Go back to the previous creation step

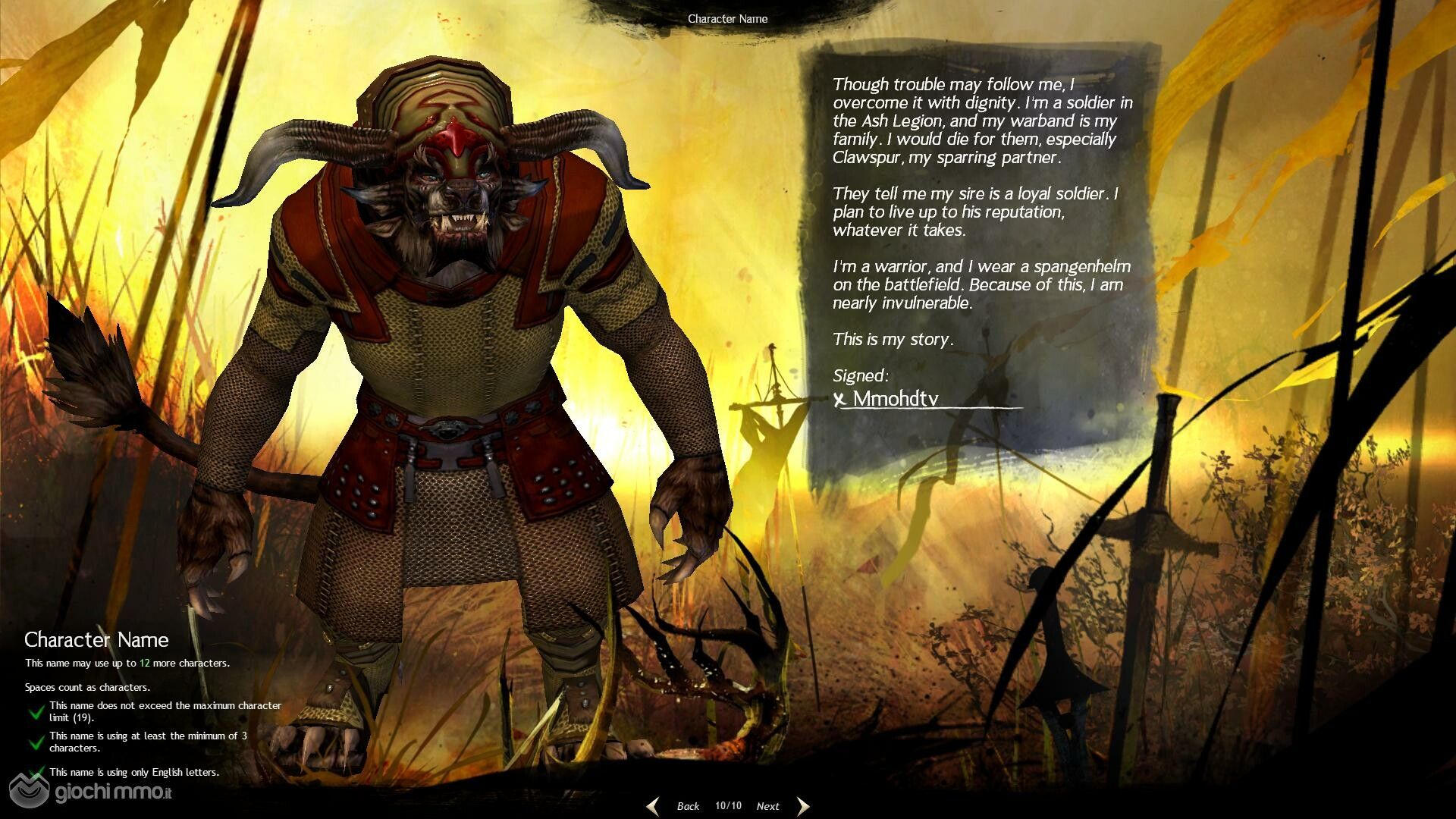point(688,806)
